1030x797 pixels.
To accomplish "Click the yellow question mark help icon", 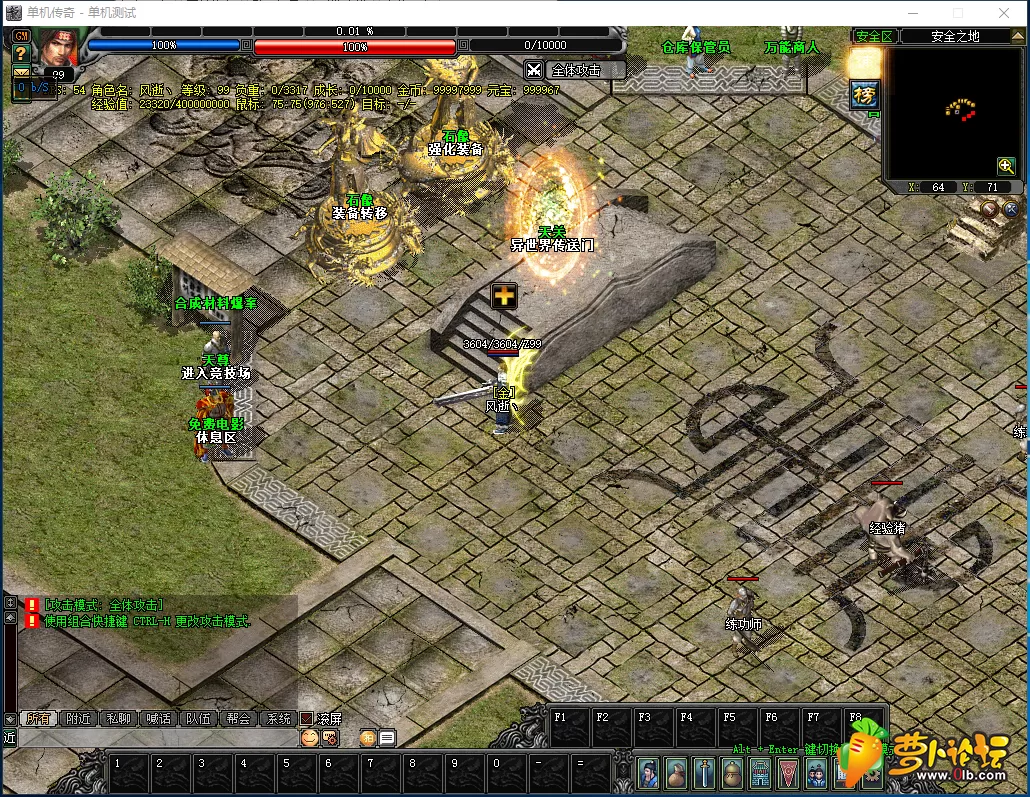I will tap(20, 53).
